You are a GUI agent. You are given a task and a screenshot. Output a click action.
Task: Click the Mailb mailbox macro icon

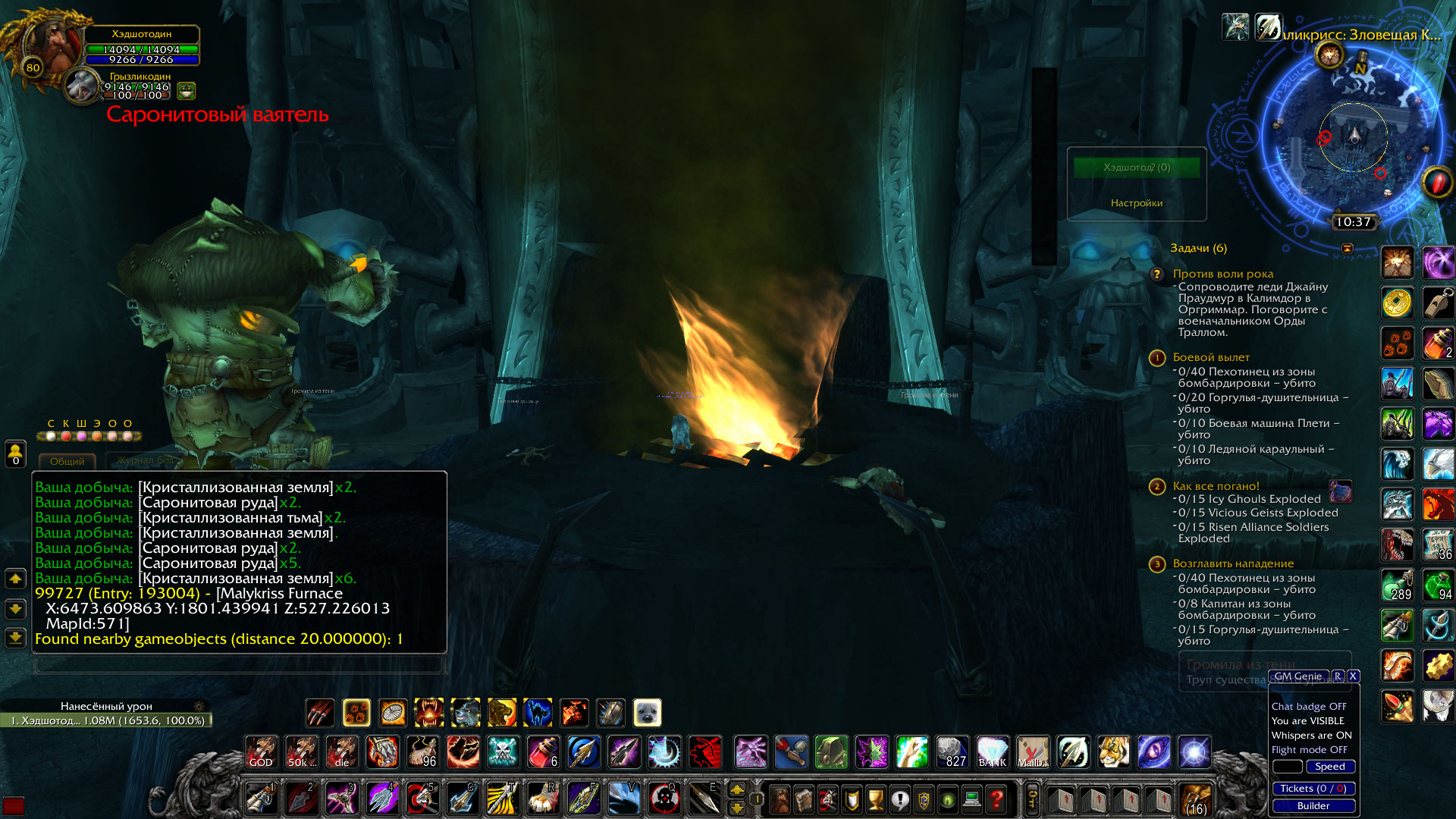pos(1032,752)
